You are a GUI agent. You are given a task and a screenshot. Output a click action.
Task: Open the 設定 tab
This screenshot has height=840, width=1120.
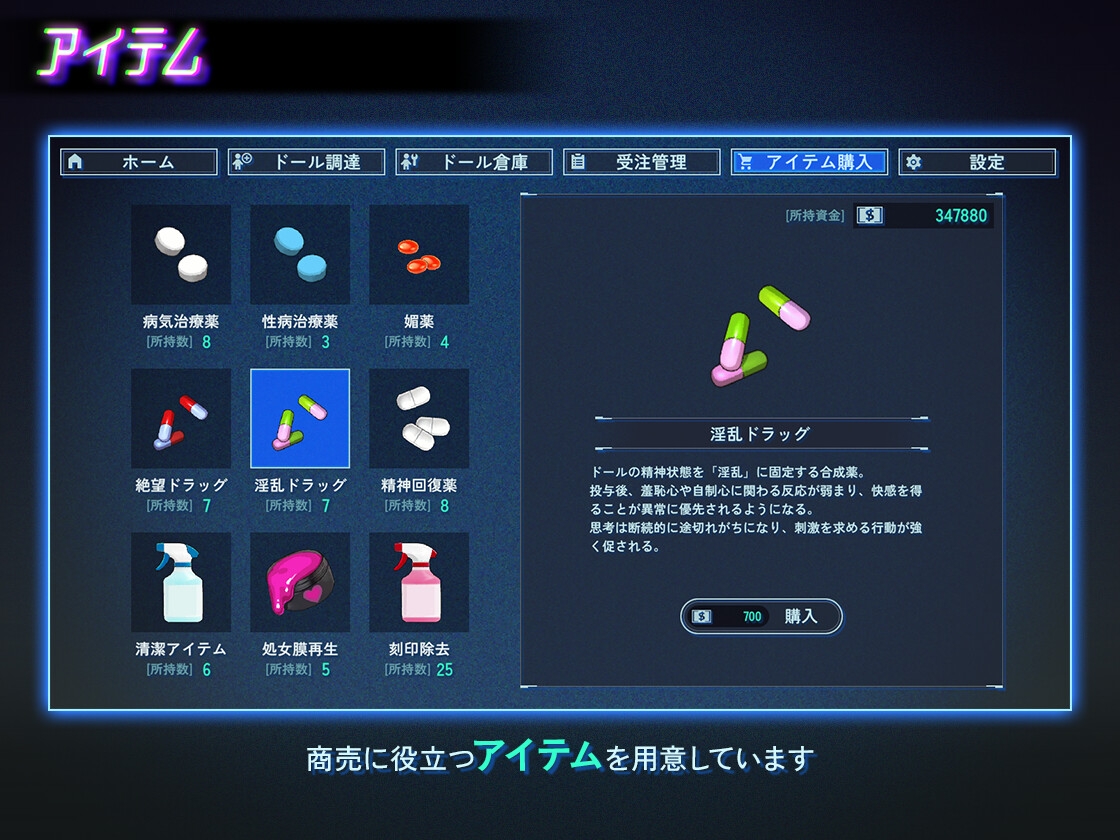[x=977, y=162]
